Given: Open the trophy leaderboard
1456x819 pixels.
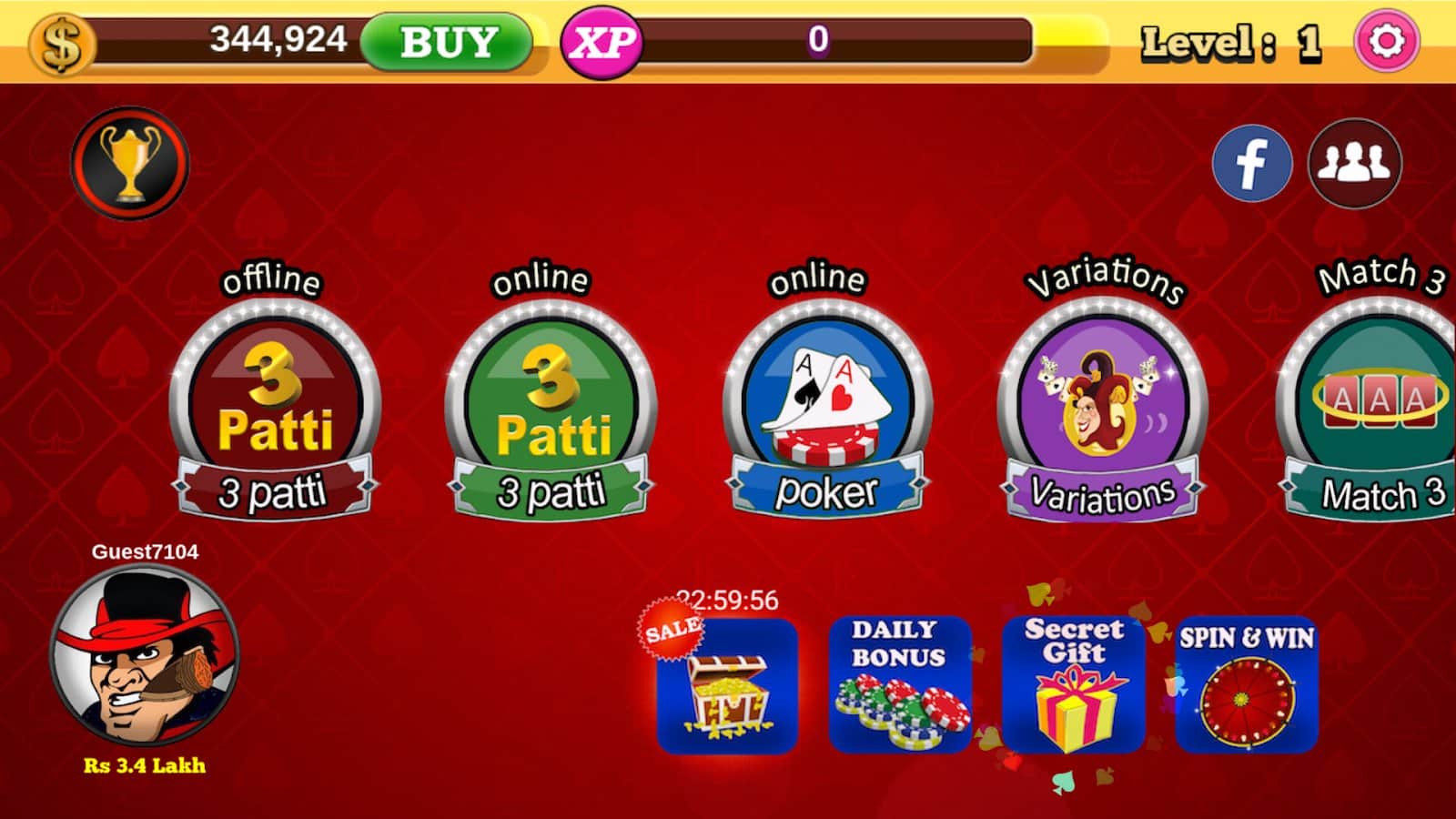Looking at the screenshot, I should (x=130, y=161).
